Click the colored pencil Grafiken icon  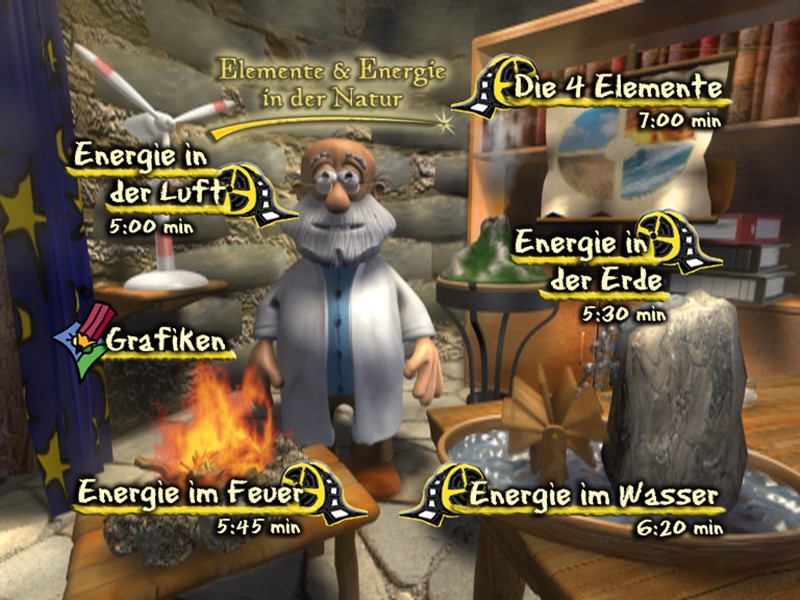click(x=80, y=340)
